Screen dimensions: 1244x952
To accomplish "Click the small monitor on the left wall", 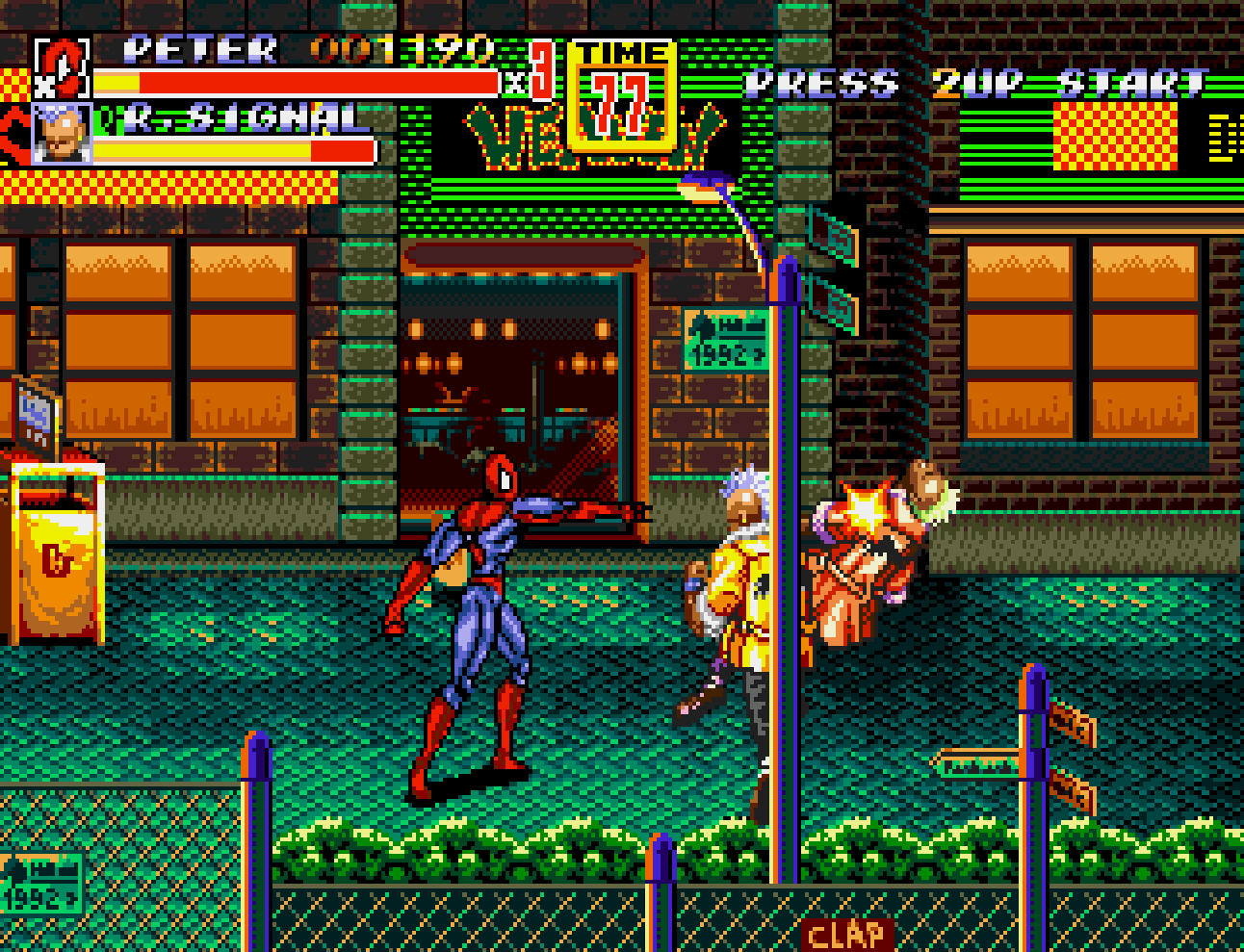I will 34,414.
